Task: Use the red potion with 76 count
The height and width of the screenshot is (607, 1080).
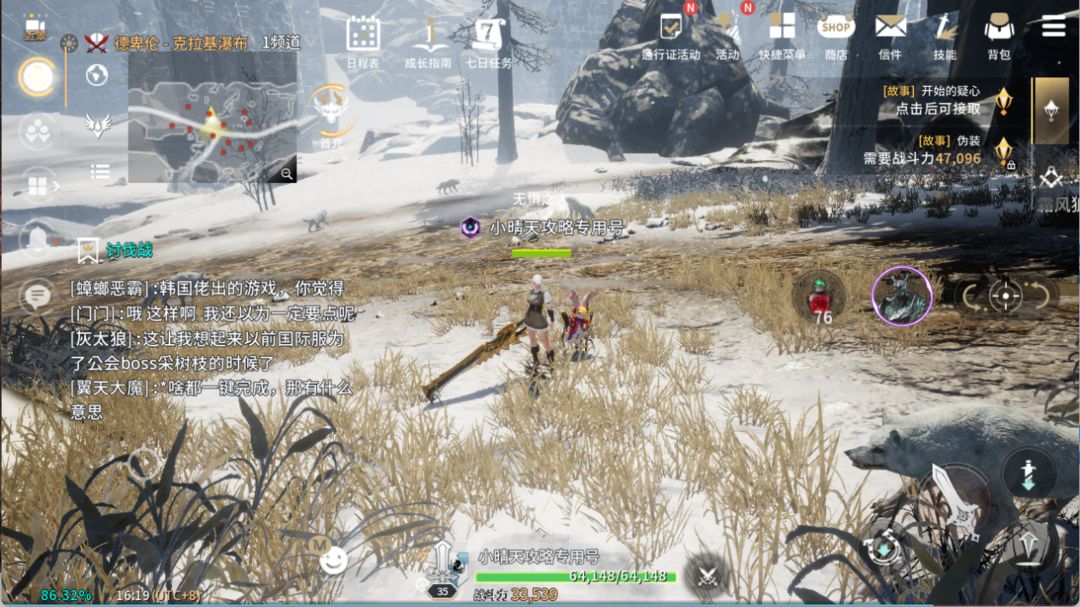Action: pyautogui.click(x=820, y=296)
